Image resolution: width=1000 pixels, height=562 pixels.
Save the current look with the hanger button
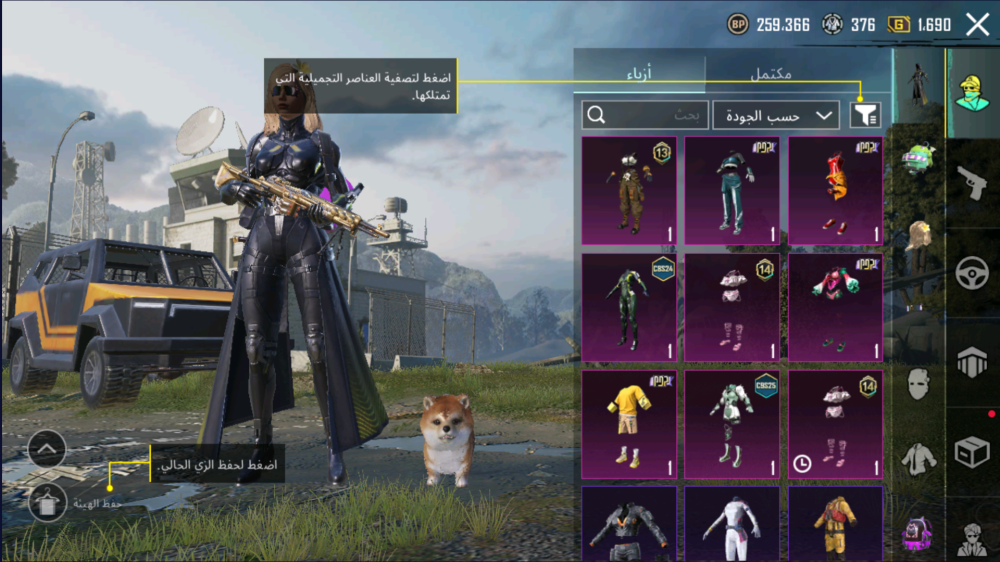click(47, 504)
